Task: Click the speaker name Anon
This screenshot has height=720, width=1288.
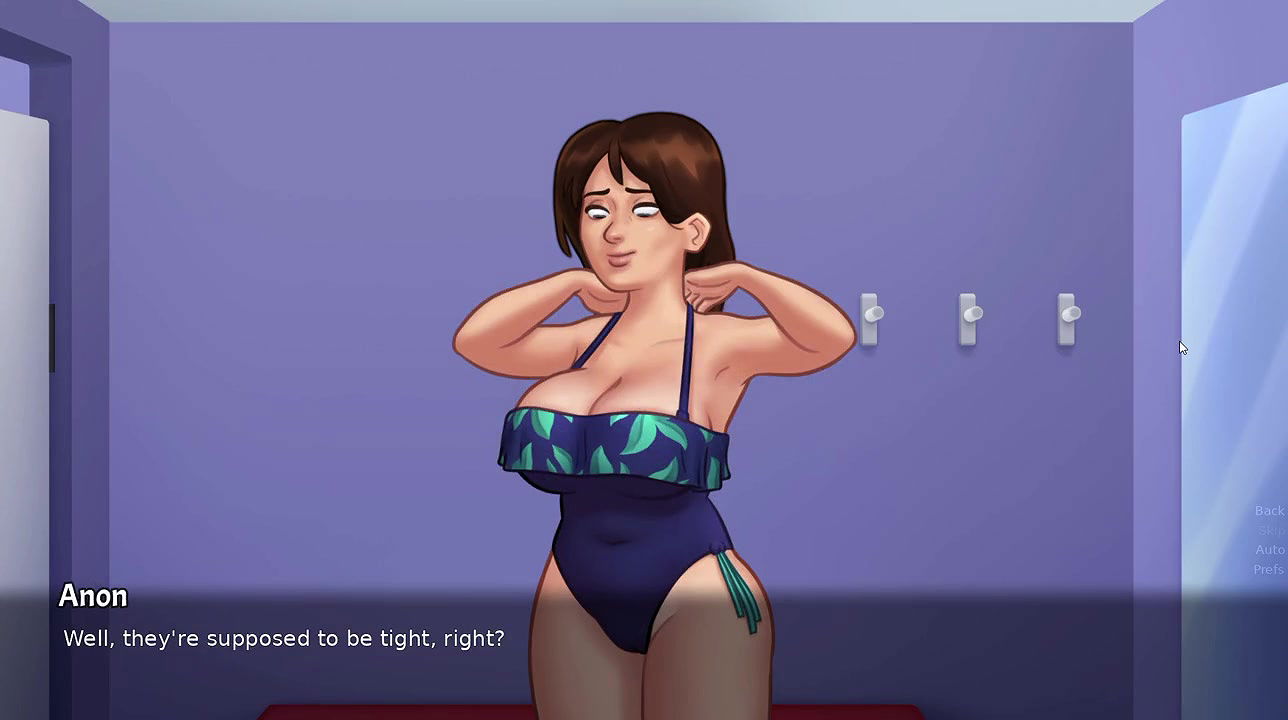Action: (x=93, y=596)
